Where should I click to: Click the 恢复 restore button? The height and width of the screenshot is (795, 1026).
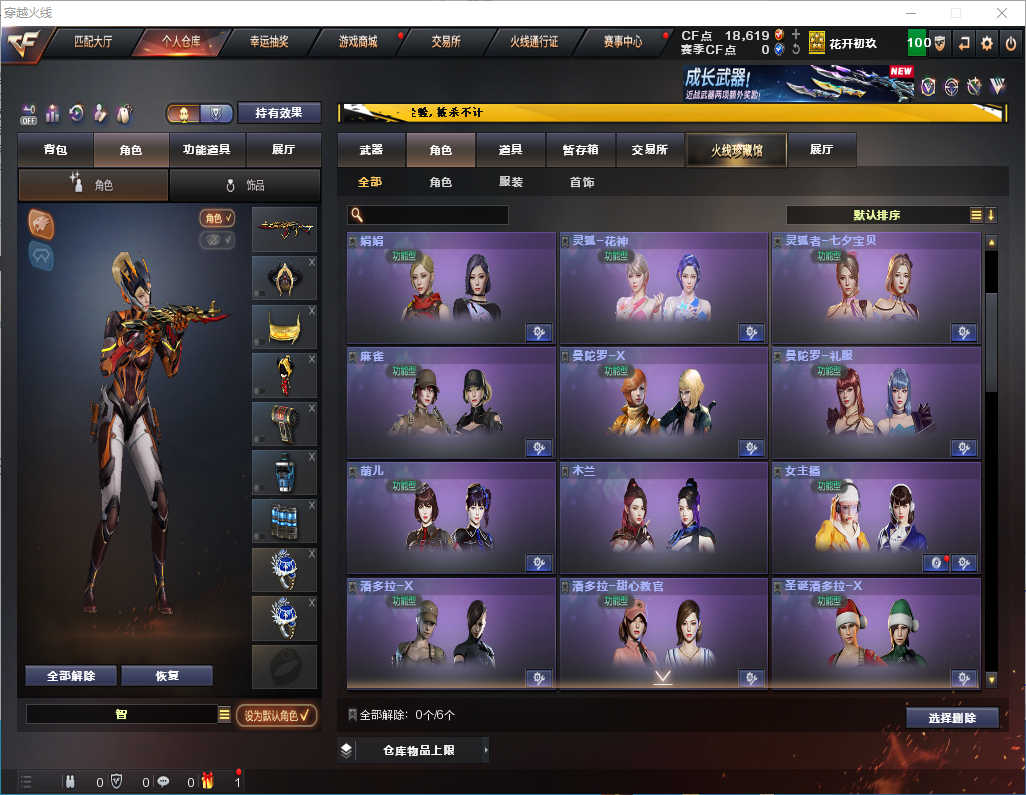pyautogui.click(x=167, y=675)
